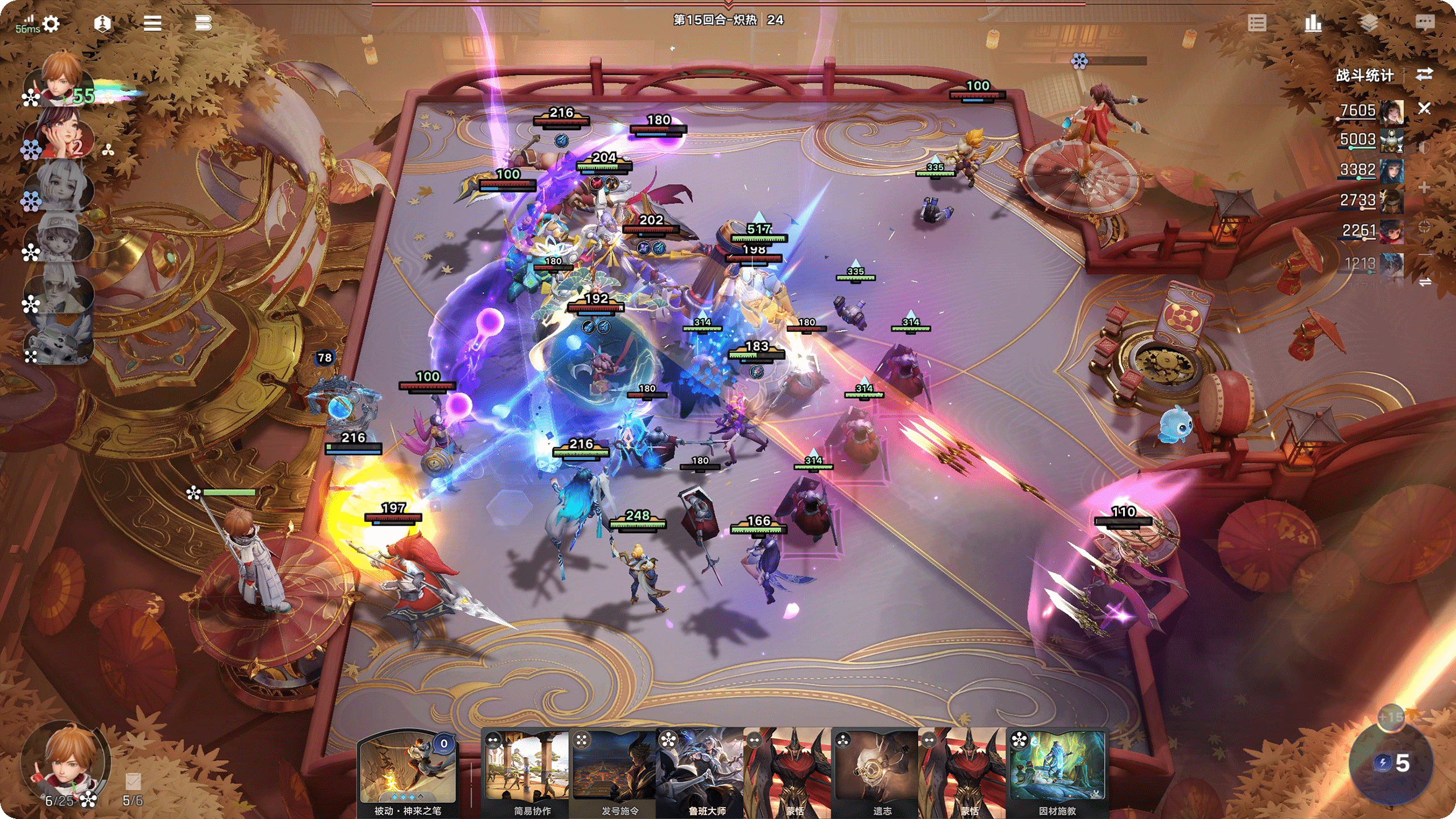The image size is (1456, 819).
Task: Open the list panel in top-right toolbar
Action: 1257,24
